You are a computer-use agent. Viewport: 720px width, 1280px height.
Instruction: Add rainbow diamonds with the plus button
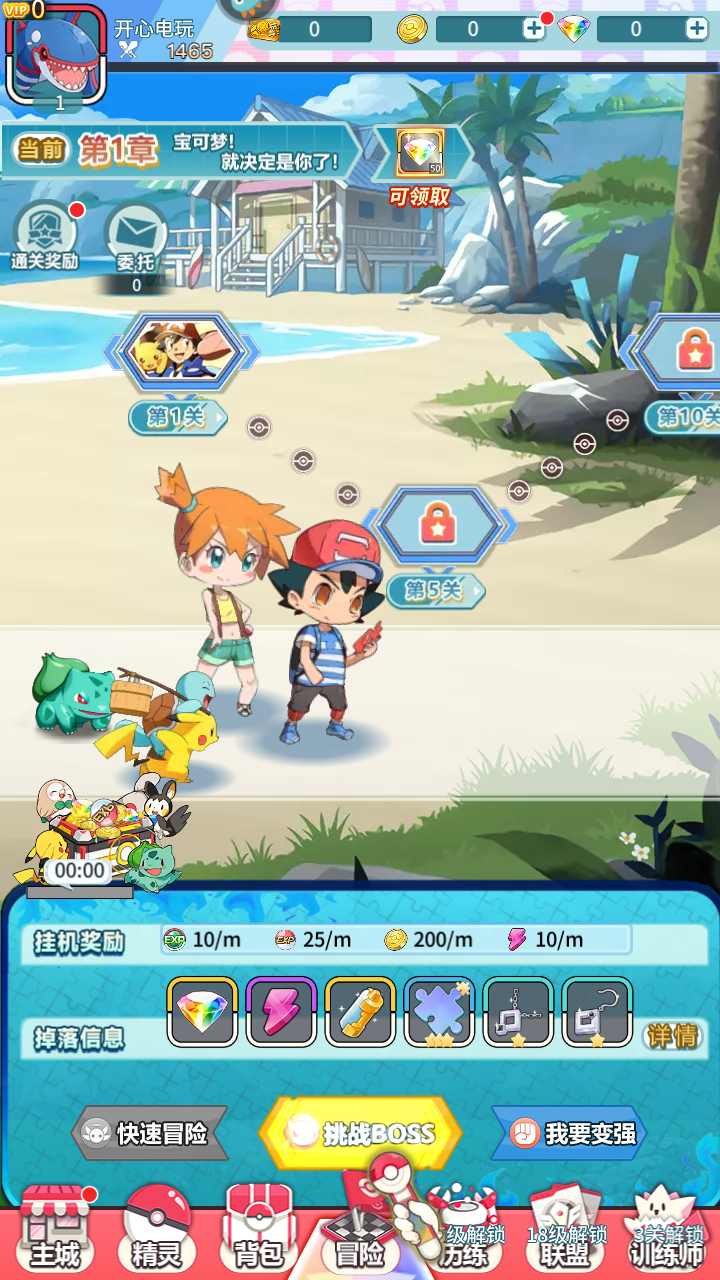click(696, 29)
